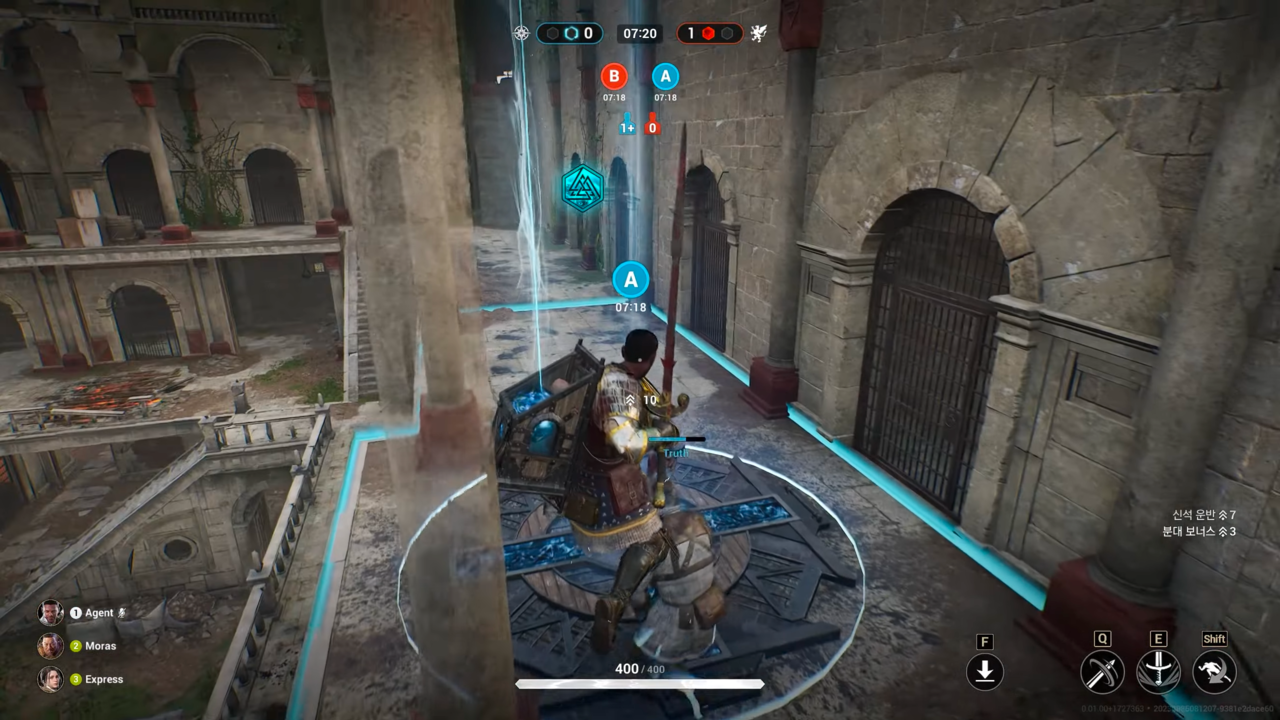Trigger the downward sword strike ability
The image size is (1280, 720).
tap(1158, 672)
